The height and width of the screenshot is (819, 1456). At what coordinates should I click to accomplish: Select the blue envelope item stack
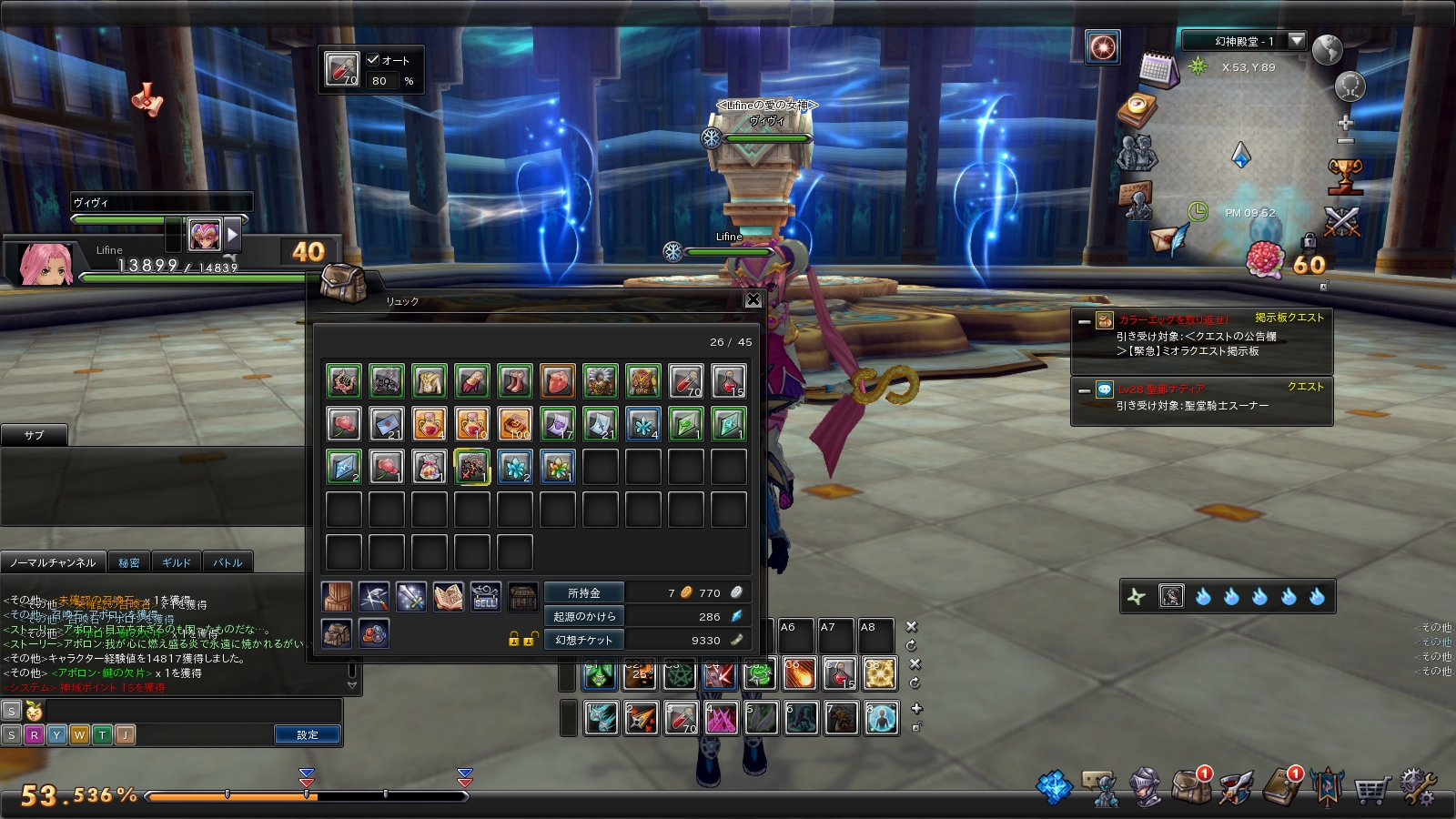pos(387,424)
